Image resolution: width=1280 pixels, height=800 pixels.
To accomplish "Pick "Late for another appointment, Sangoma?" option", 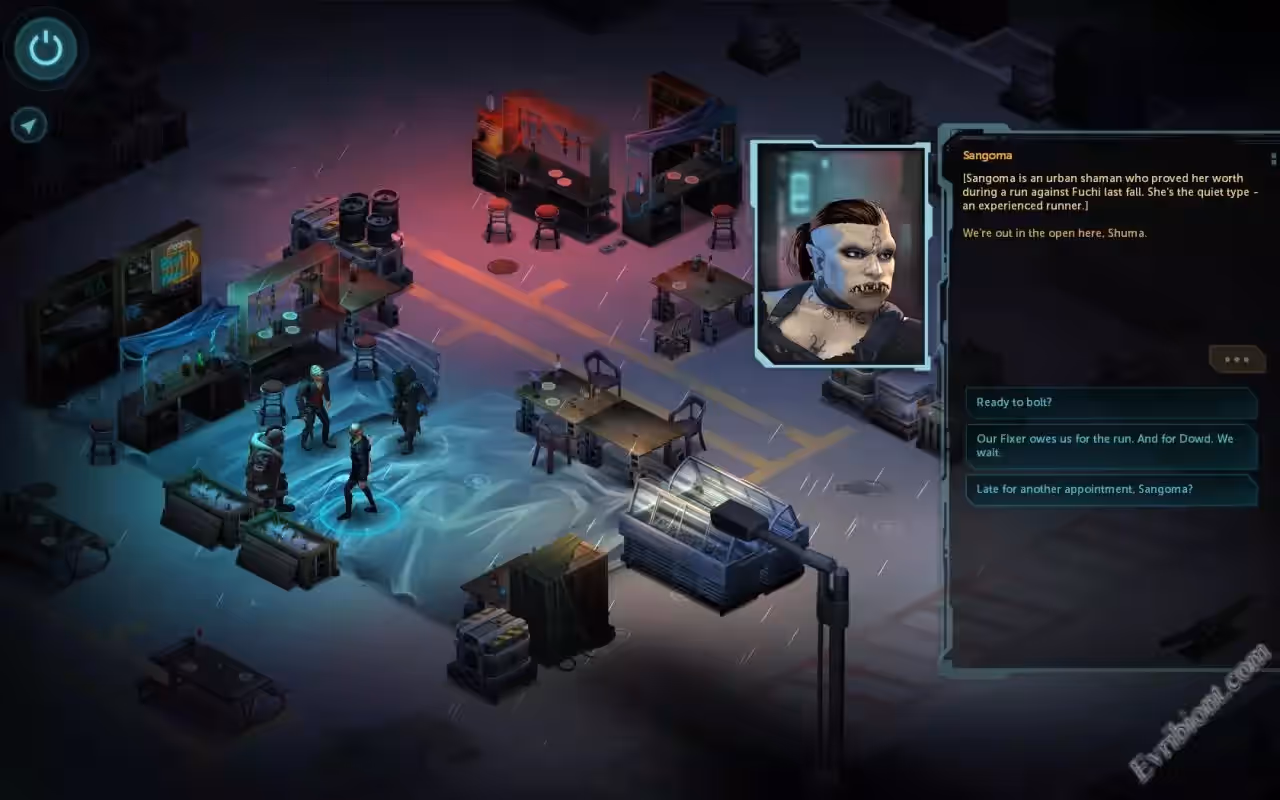I will click(1110, 490).
